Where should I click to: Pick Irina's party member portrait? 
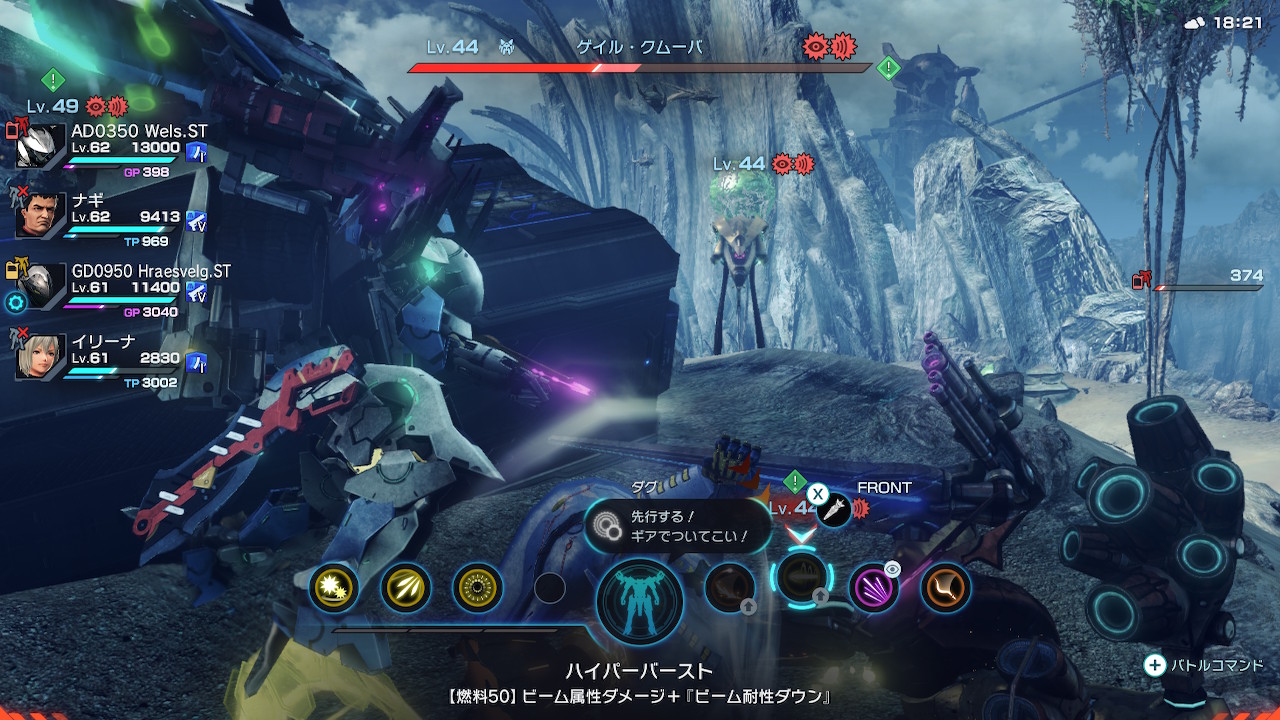(41, 357)
